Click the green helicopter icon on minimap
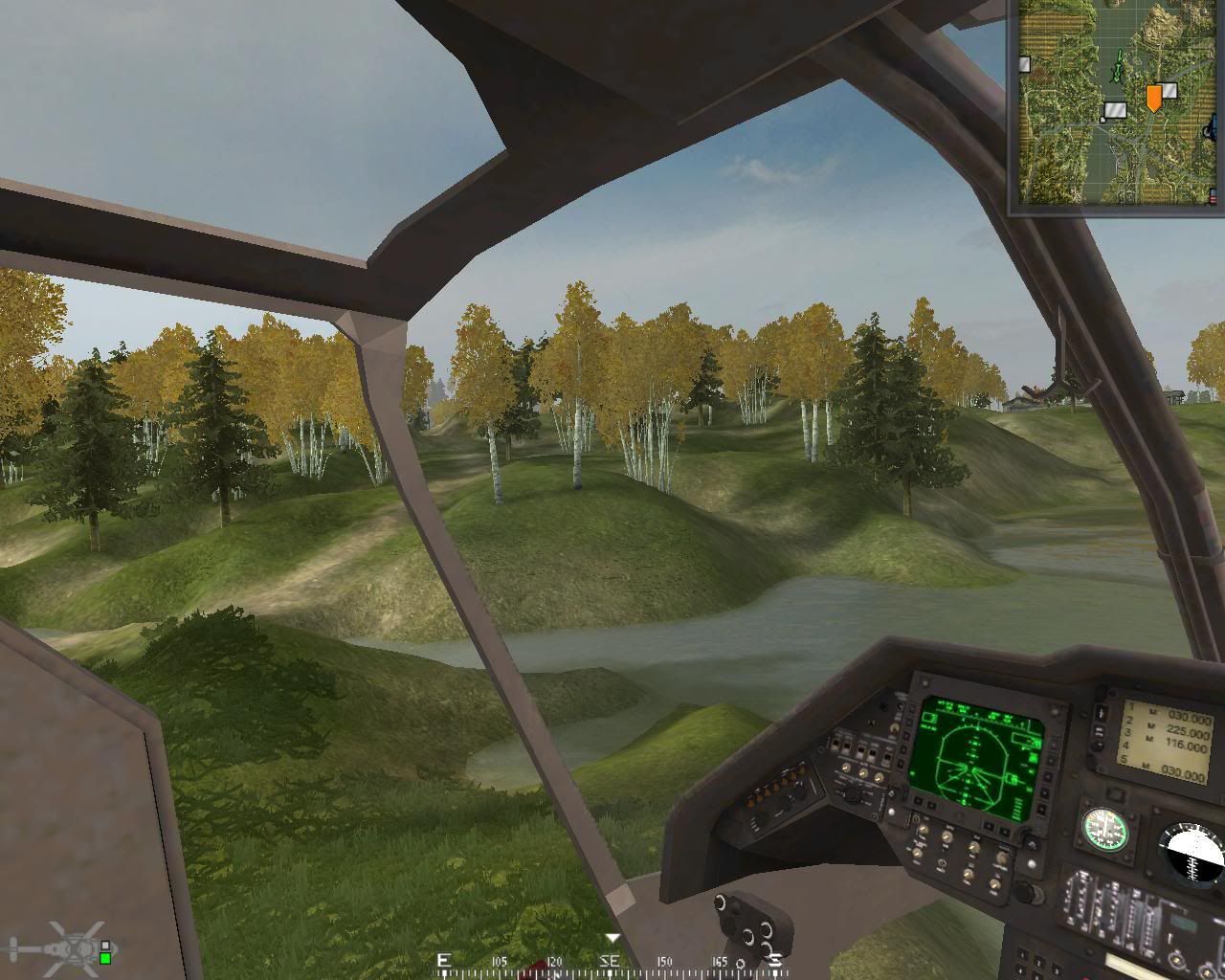The image size is (1225, 980). coord(1116,68)
